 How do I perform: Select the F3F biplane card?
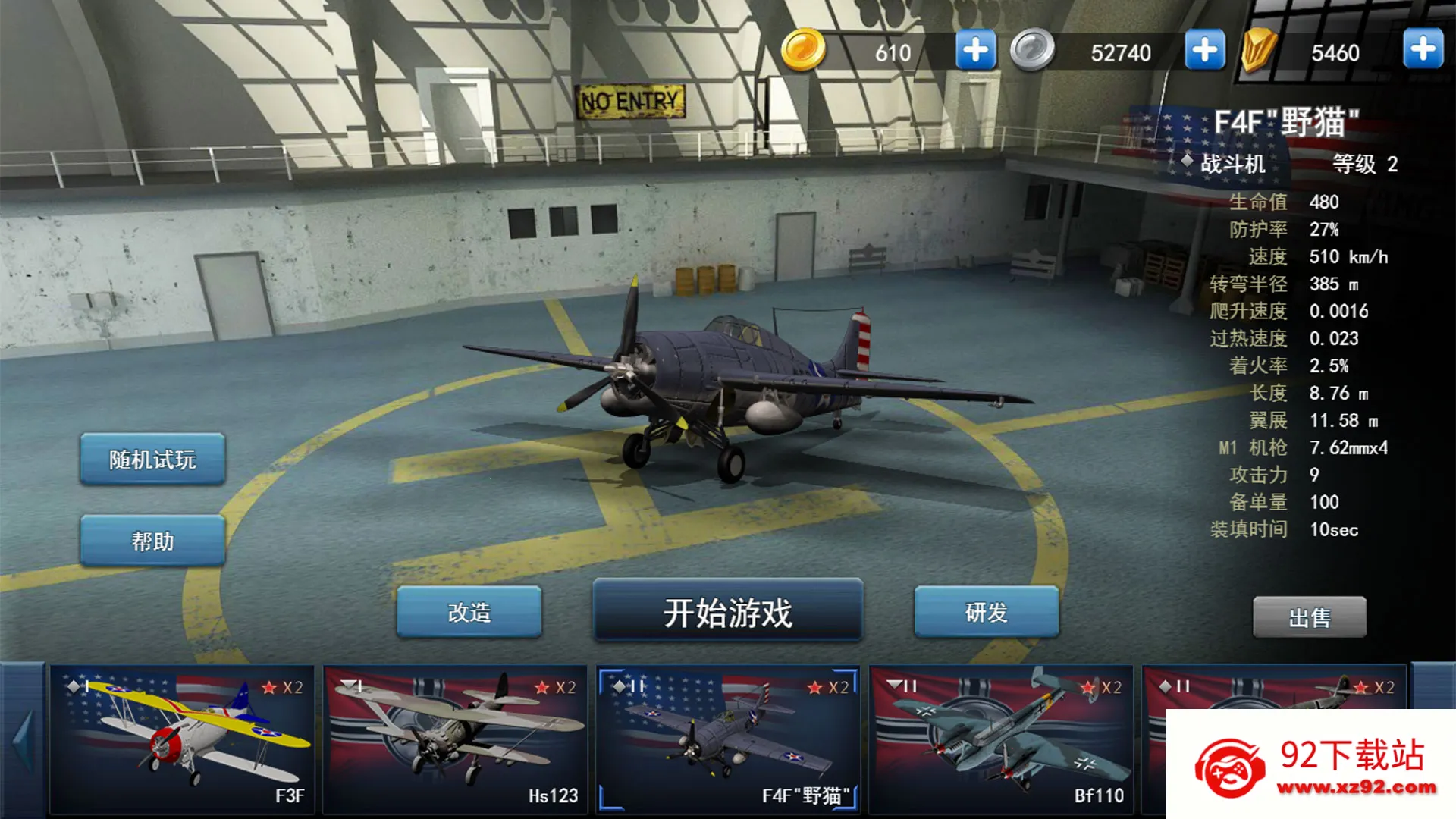(x=182, y=739)
